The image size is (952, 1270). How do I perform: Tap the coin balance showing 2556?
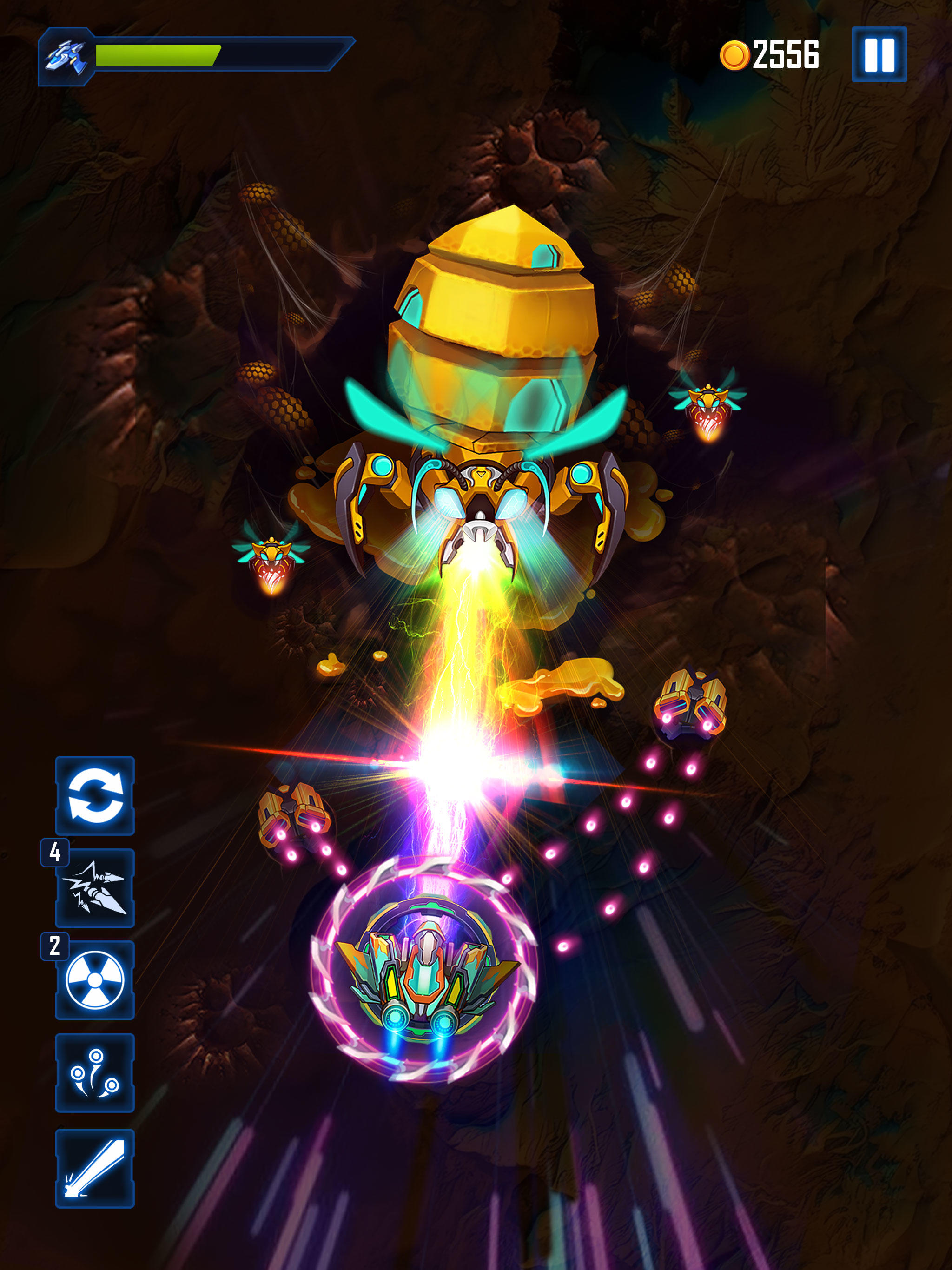tap(787, 53)
